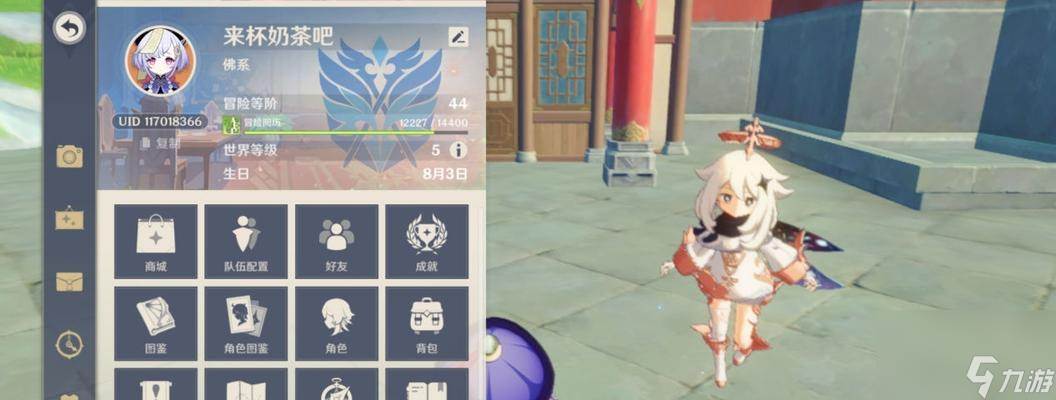This screenshot has height=400, width=1056.
Task: Go back using the return arrow
Action: click(x=68, y=29)
